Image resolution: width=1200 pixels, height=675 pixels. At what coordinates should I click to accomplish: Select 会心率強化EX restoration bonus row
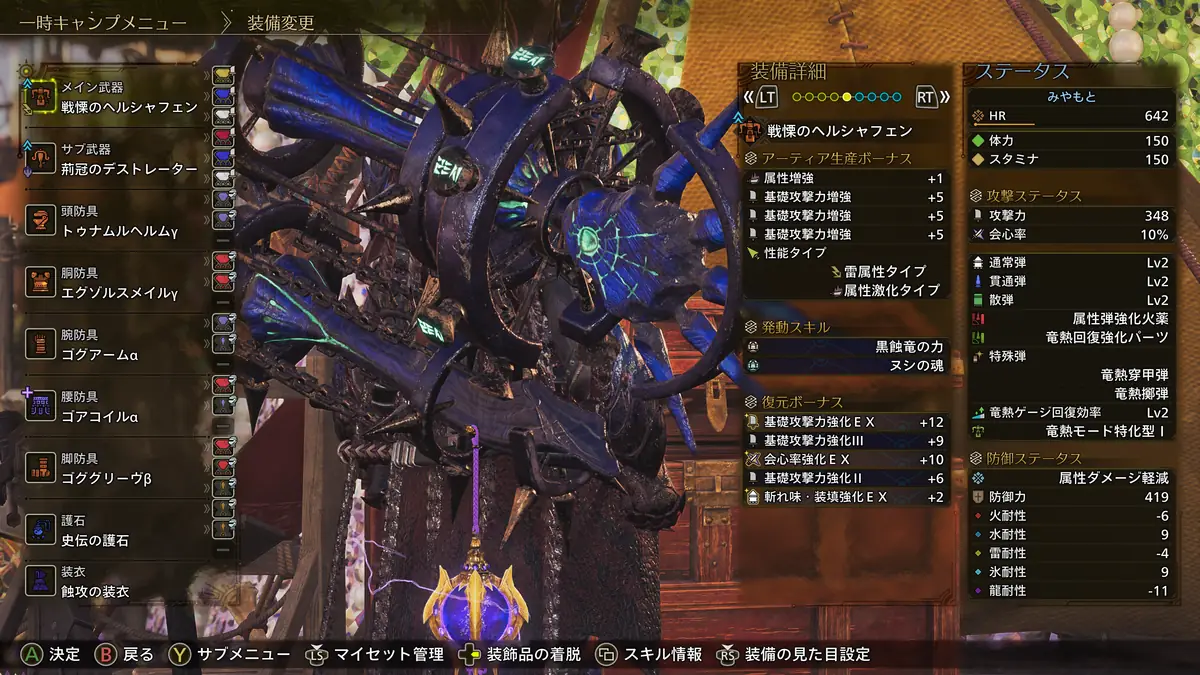(x=845, y=459)
